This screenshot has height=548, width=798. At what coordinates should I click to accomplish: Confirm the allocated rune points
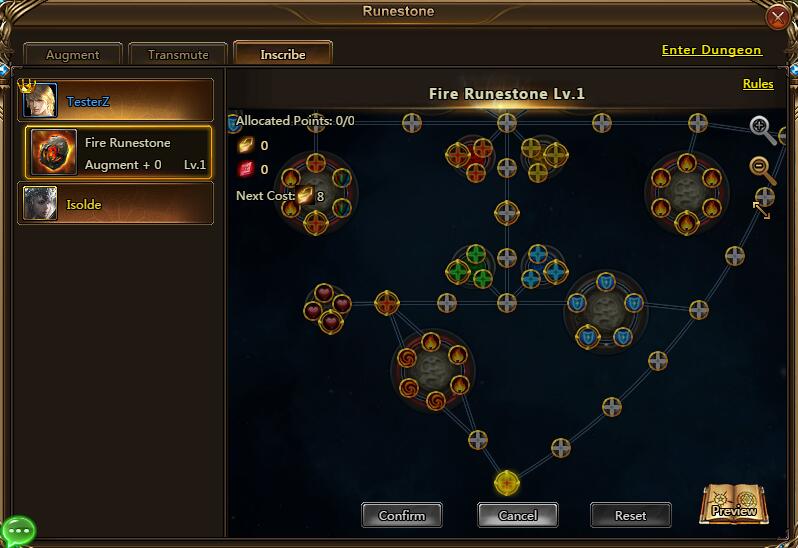tap(402, 515)
